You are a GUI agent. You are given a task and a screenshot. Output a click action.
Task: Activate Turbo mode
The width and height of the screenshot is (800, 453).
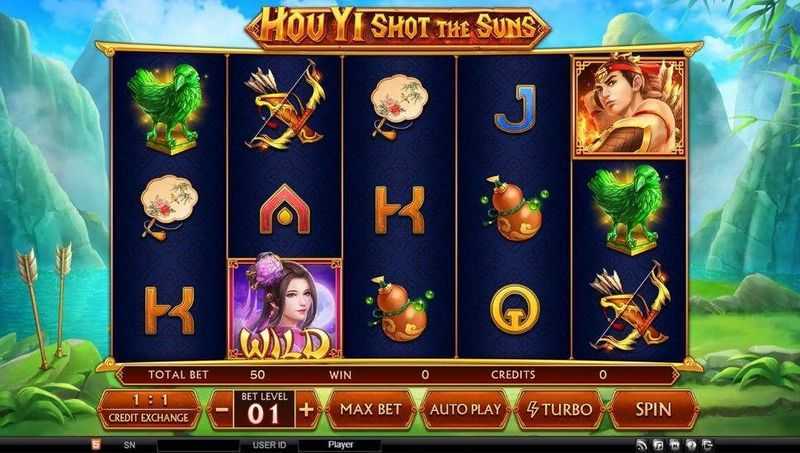tap(558, 409)
